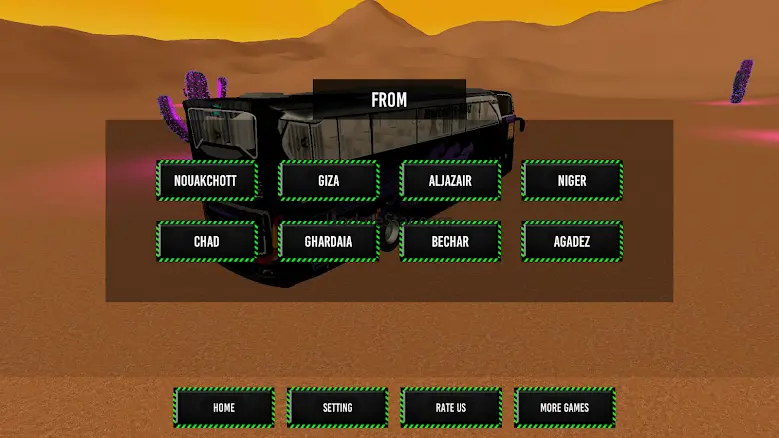Pick Agadez as starting location
Image resolution: width=779 pixels, height=438 pixels.
[572, 241]
